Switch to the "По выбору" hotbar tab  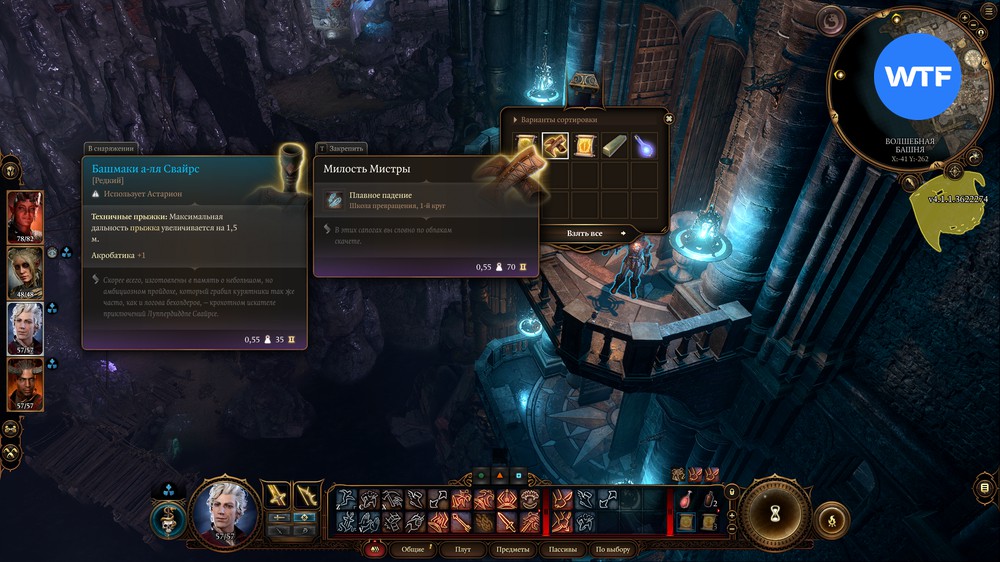tap(613, 550)
